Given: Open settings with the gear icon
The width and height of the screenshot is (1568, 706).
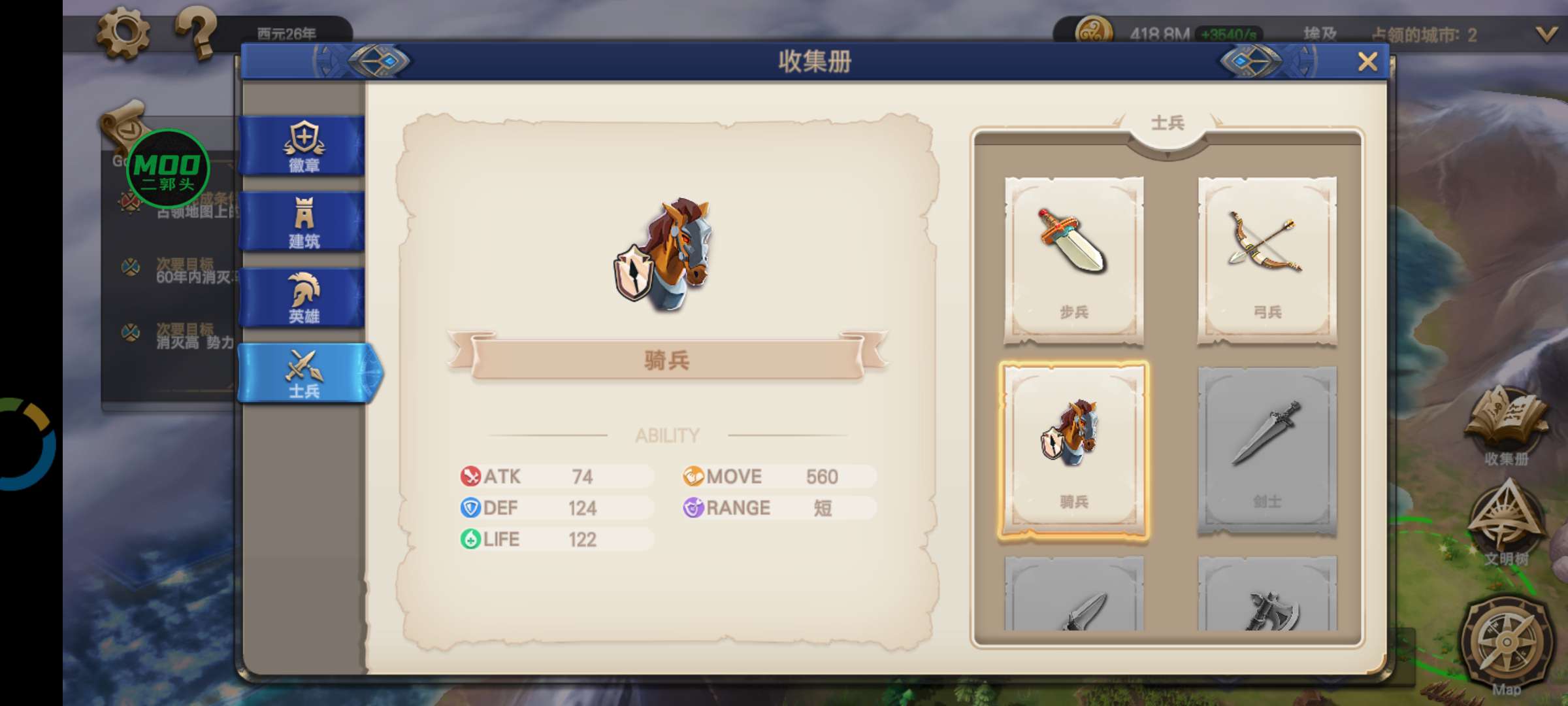Looking at the screenshot, I should coord(123,33).
